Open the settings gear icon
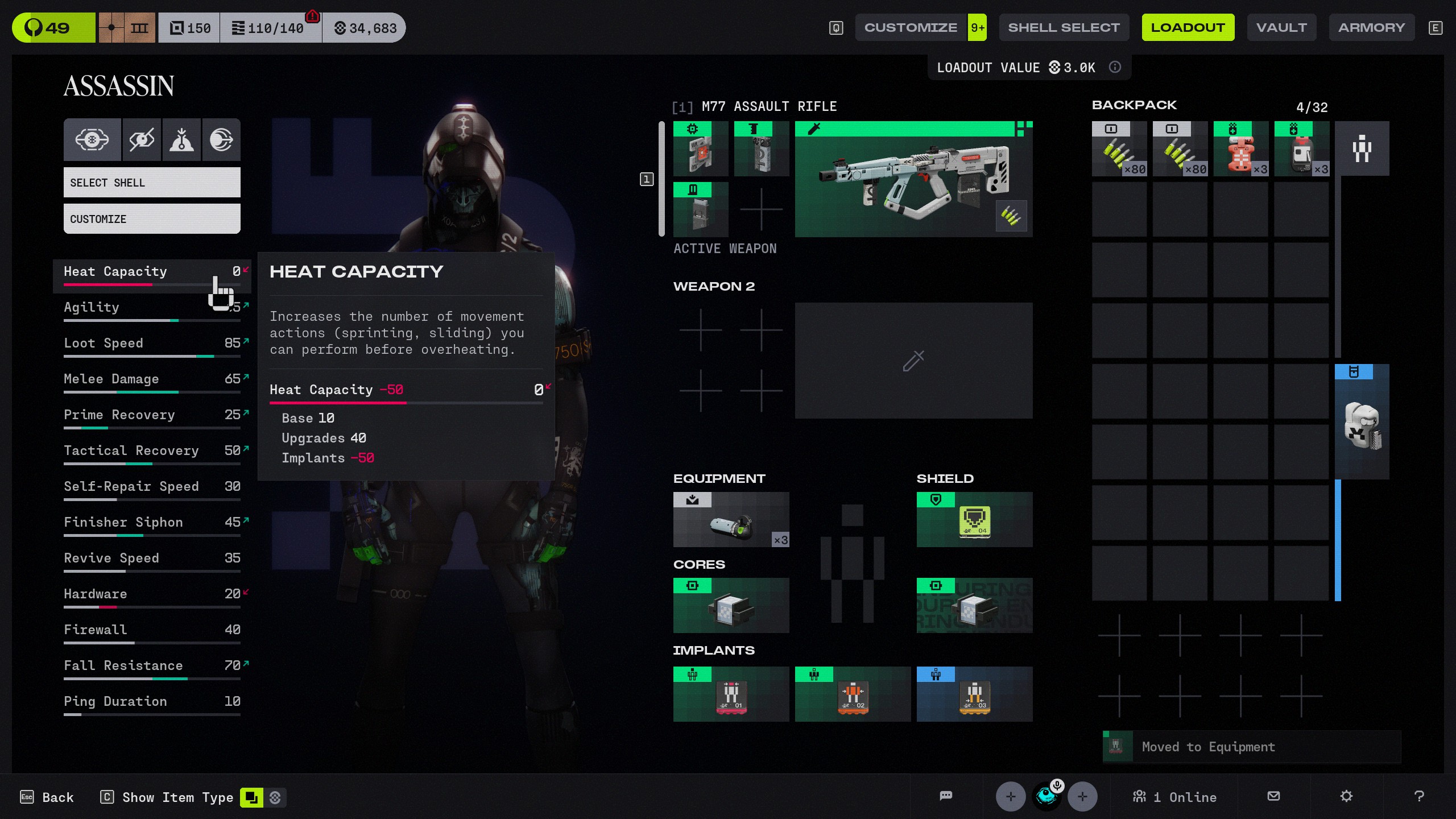 point(1346,796)
